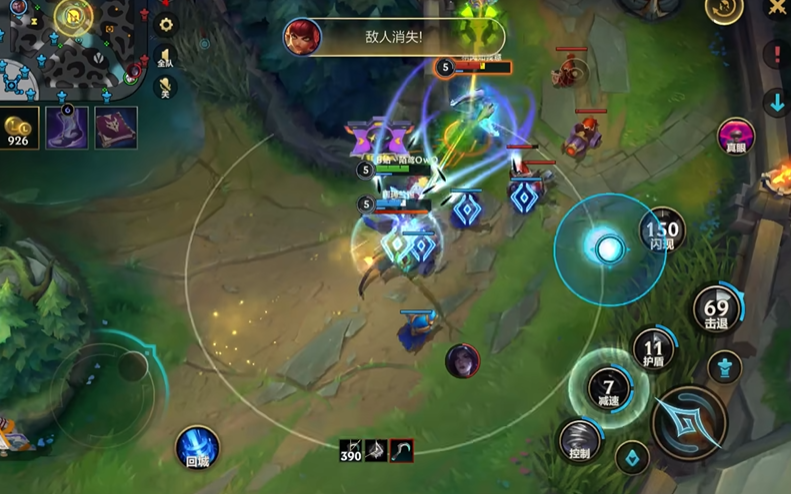Screen dimensions: 791x494
Task: Target minions with the small minion button
Action: [632, 458]
